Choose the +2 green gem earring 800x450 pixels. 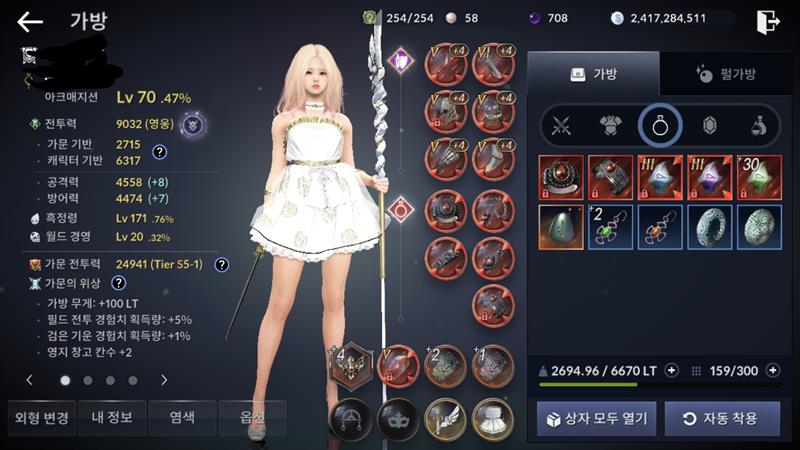pos(610,225)
